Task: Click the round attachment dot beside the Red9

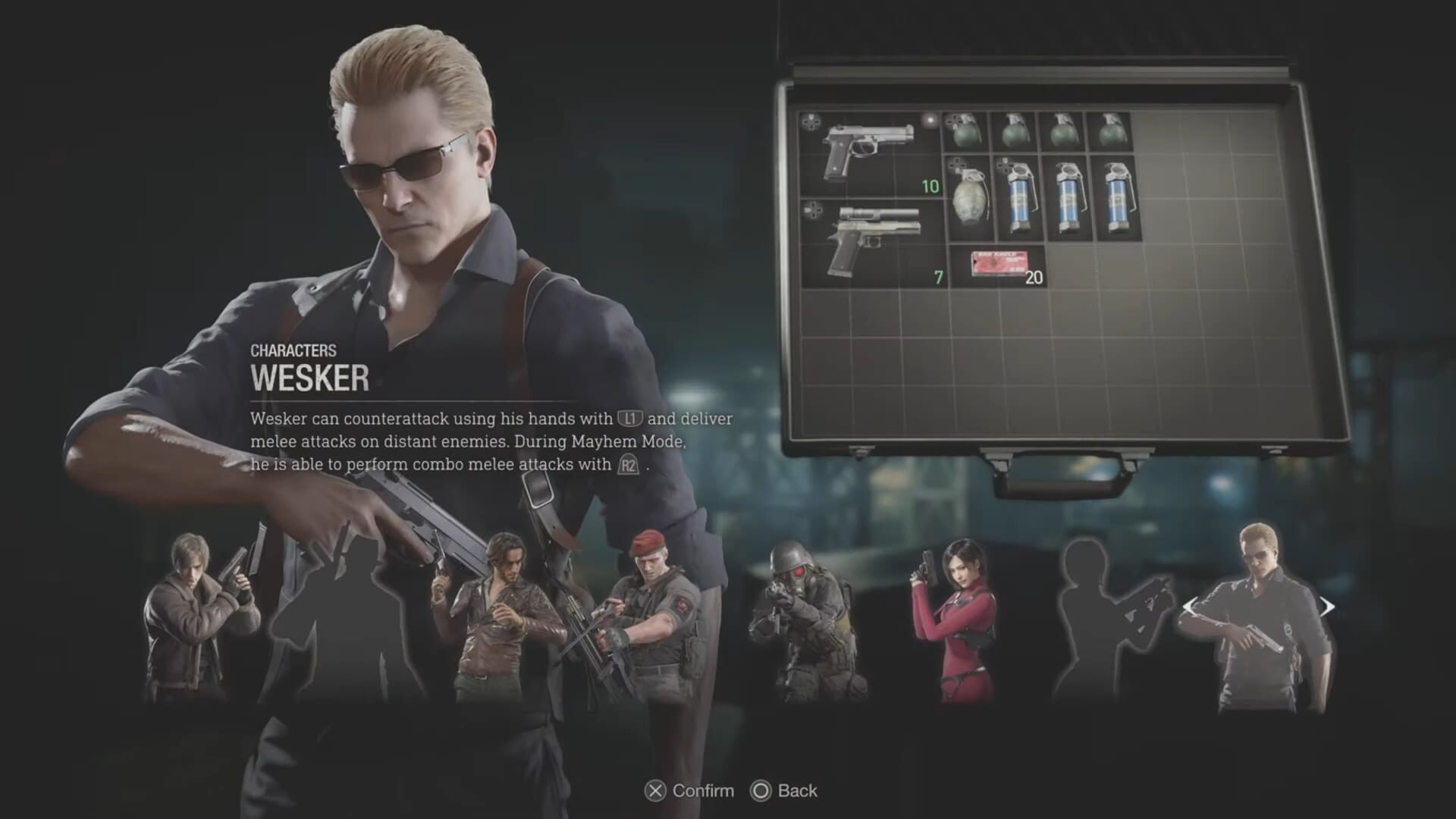Action: (928, 120)
